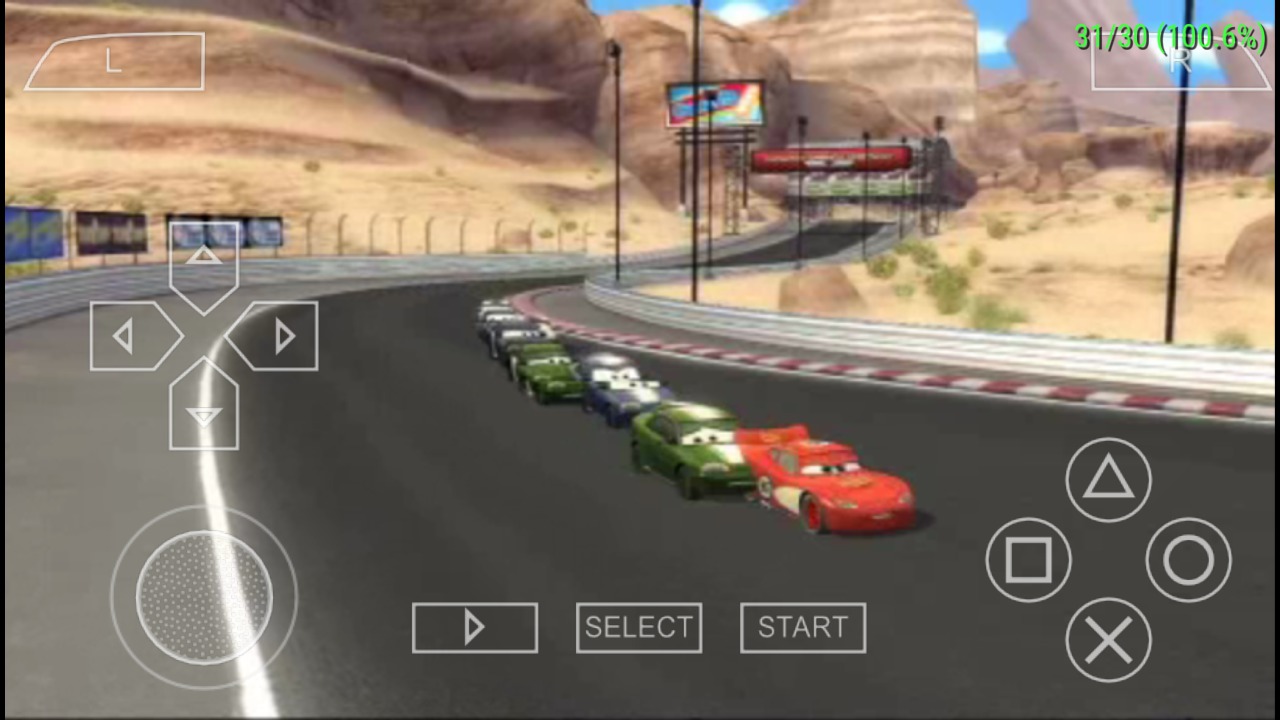
Task: Activate the fast-forward arrow button
Action: pyautogui.click(x=474, y=628)
